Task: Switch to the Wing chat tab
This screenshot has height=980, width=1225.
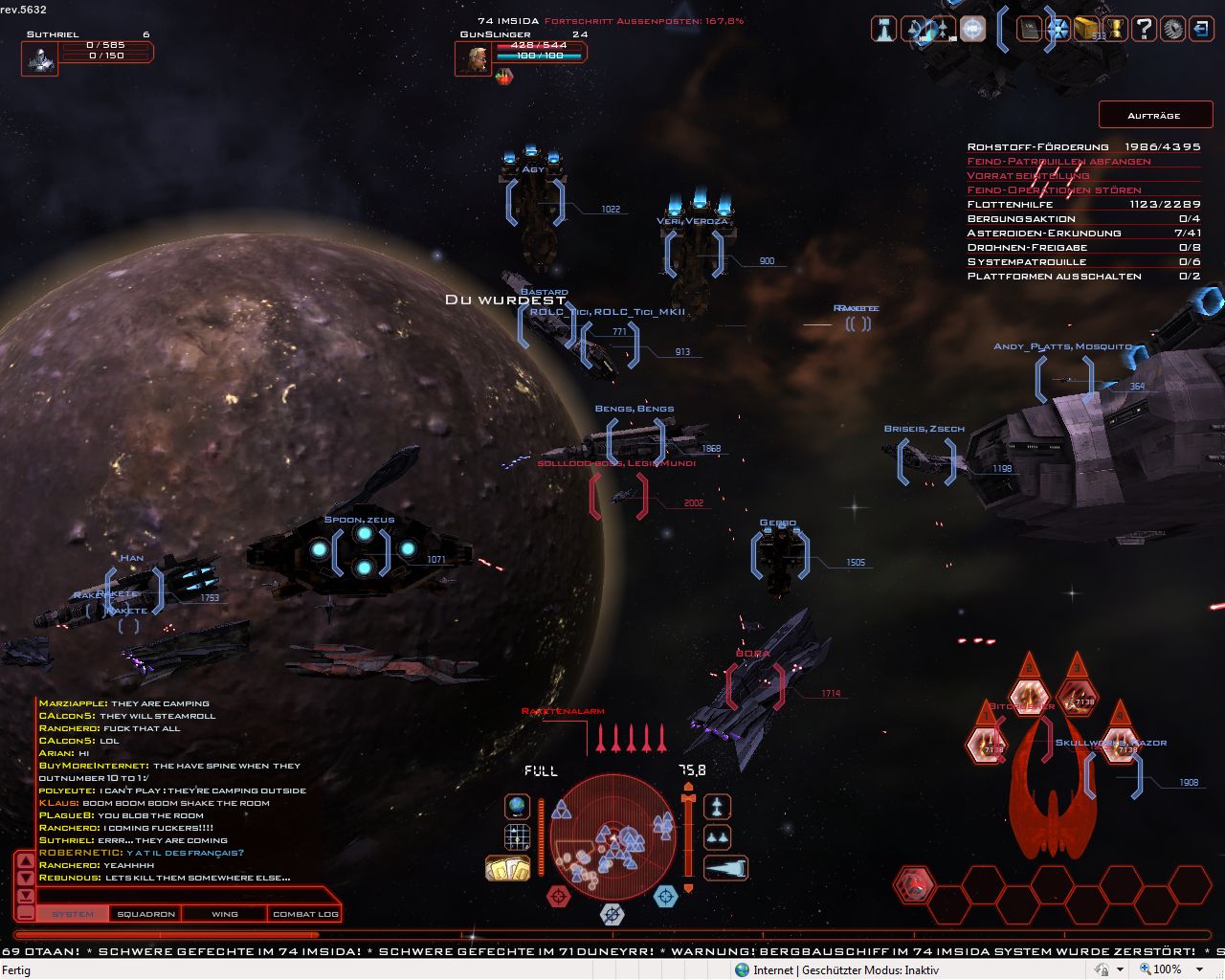Action: point(225,914)
